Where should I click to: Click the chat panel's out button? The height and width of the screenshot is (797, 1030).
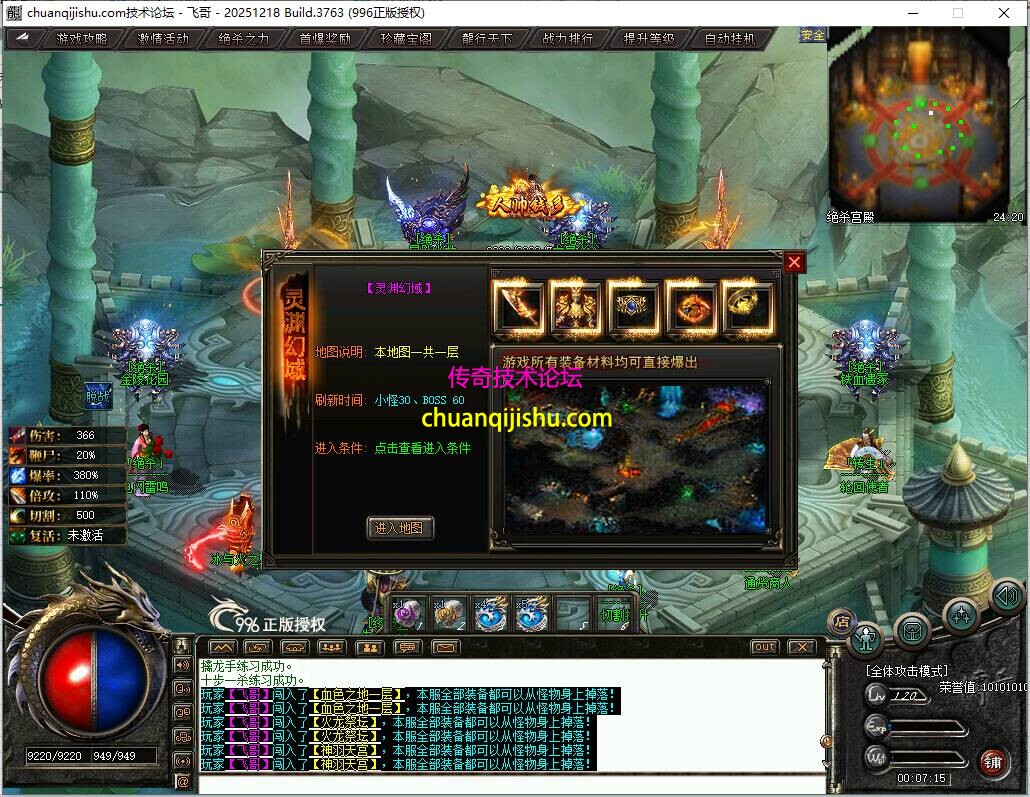[764, 647]
